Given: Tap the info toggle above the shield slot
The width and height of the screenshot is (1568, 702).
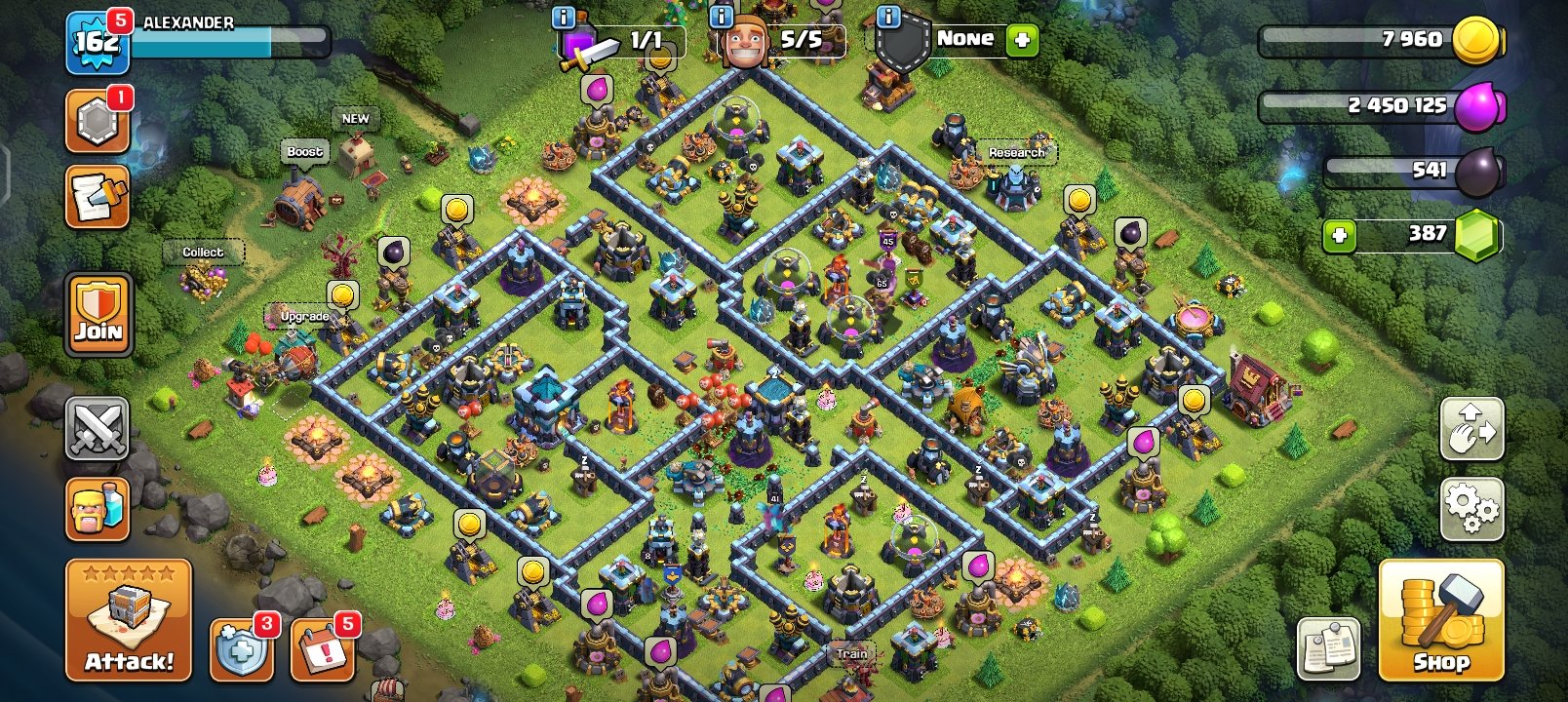Looking at the screenshot, I should point(889,16).
